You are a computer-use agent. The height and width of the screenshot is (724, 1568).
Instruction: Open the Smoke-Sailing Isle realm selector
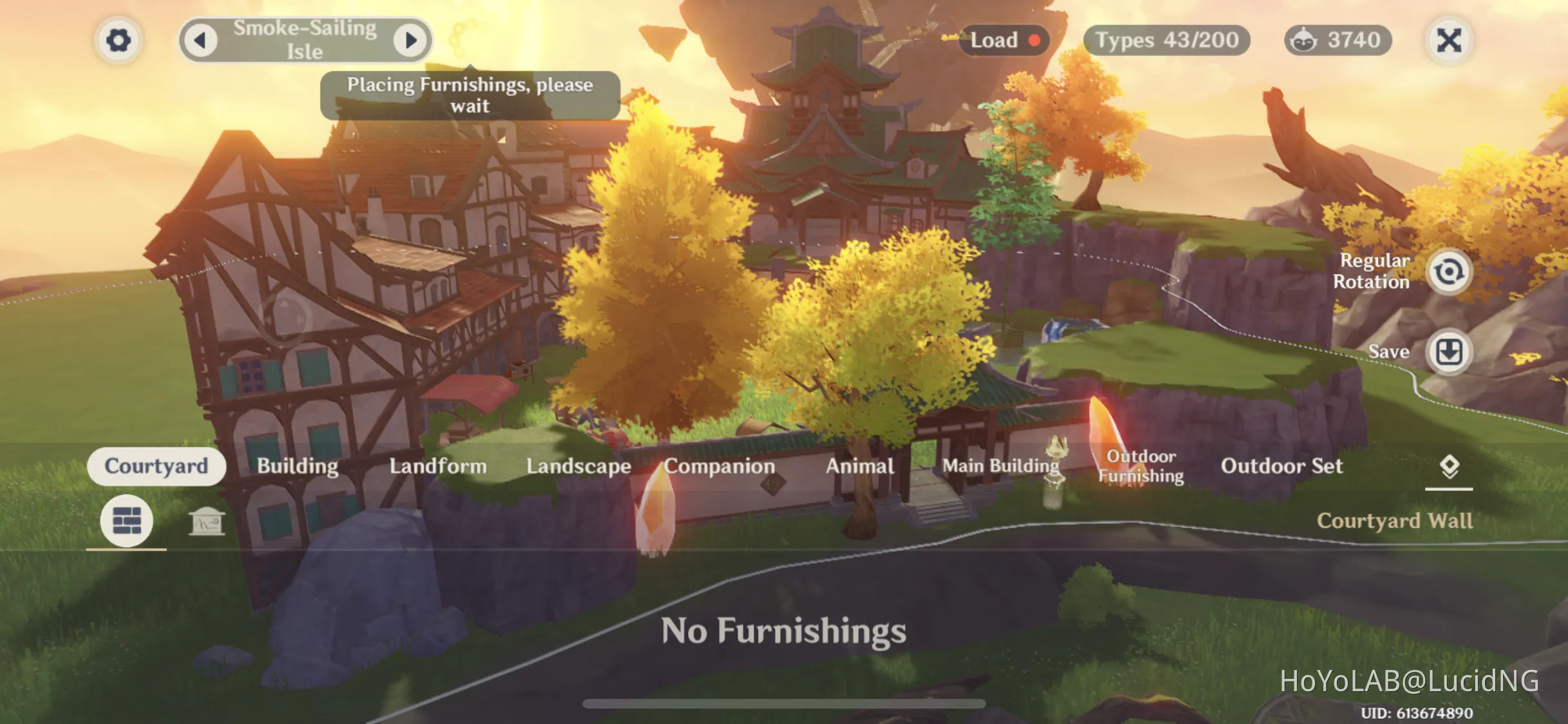(304, 40)
